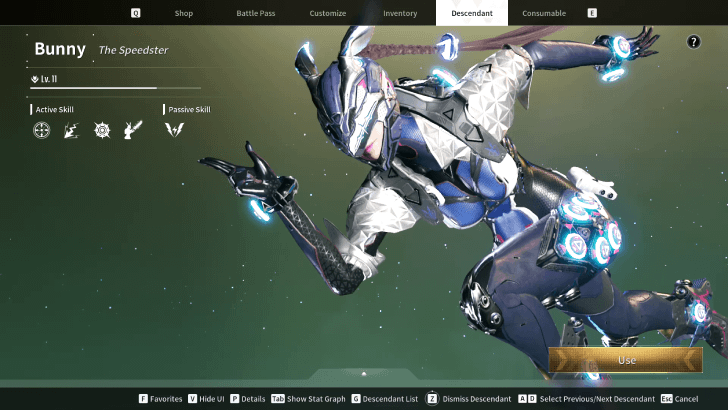Open the question mark help icon
Viewport: 728px width, 410px height.
694,42
